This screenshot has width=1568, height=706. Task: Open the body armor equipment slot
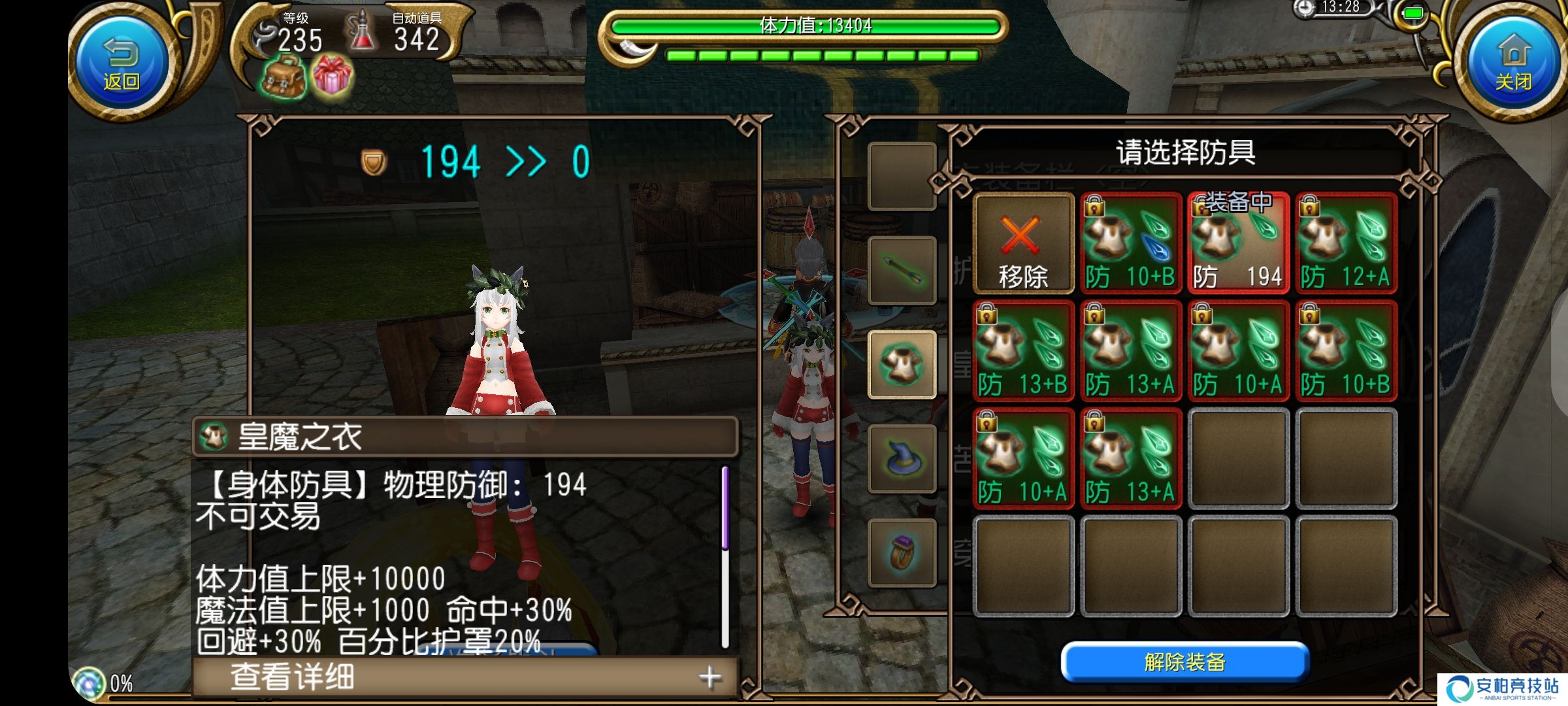coord(902,364)
